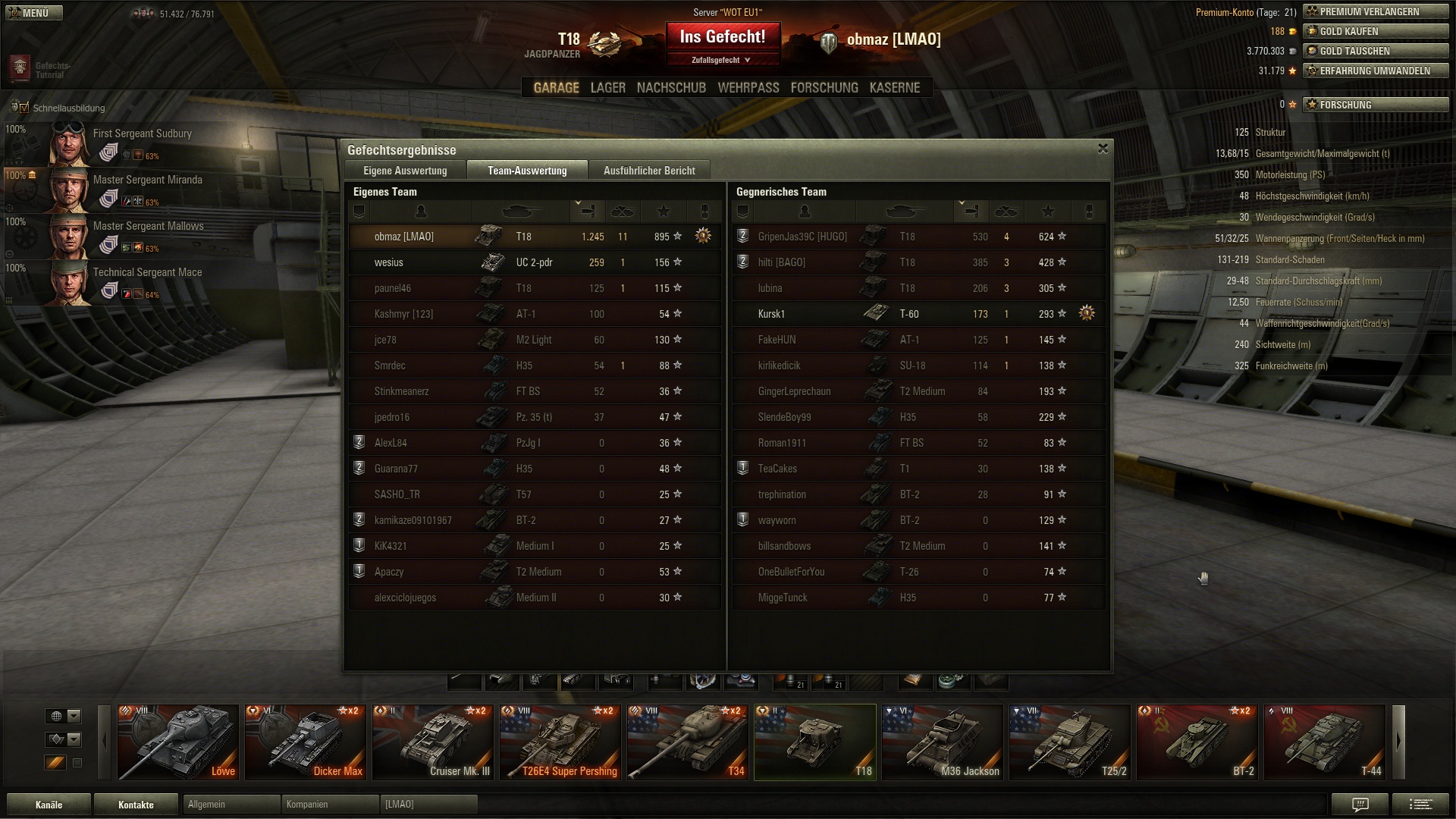Select the Löwe tank in carousel
The height and width of the screenshot is (819, 1456).
178,742
